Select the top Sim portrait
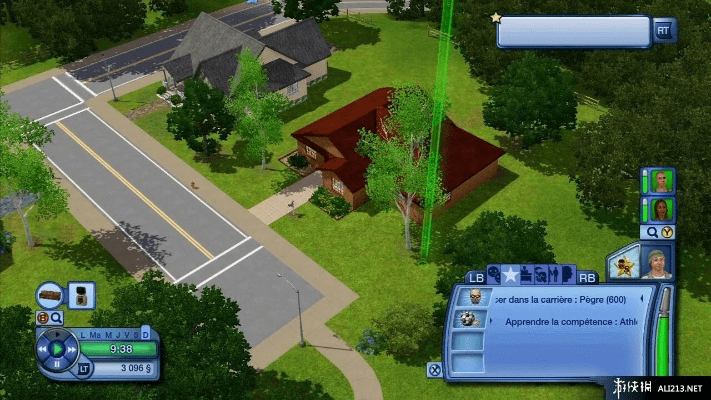This screenshot has height=400, width=711. coord(660,181)
